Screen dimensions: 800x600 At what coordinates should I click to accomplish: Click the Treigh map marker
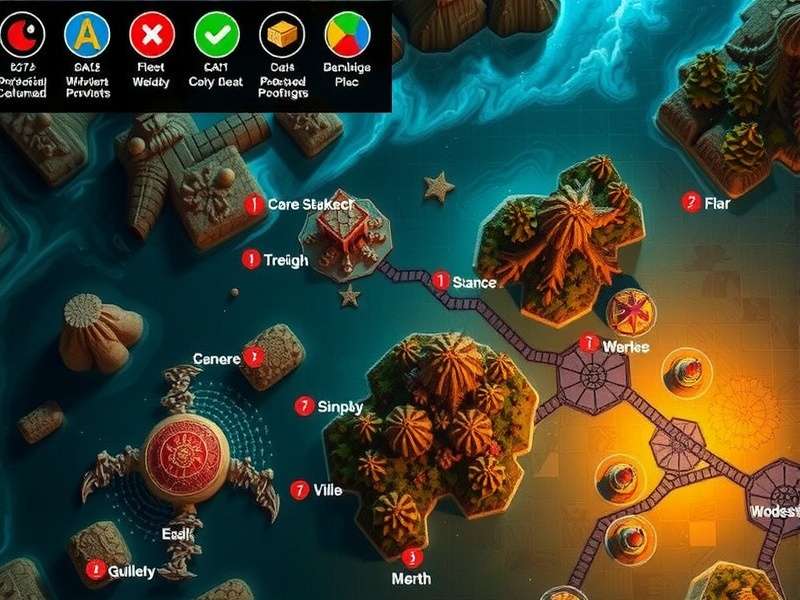click(x=251, y=260)
